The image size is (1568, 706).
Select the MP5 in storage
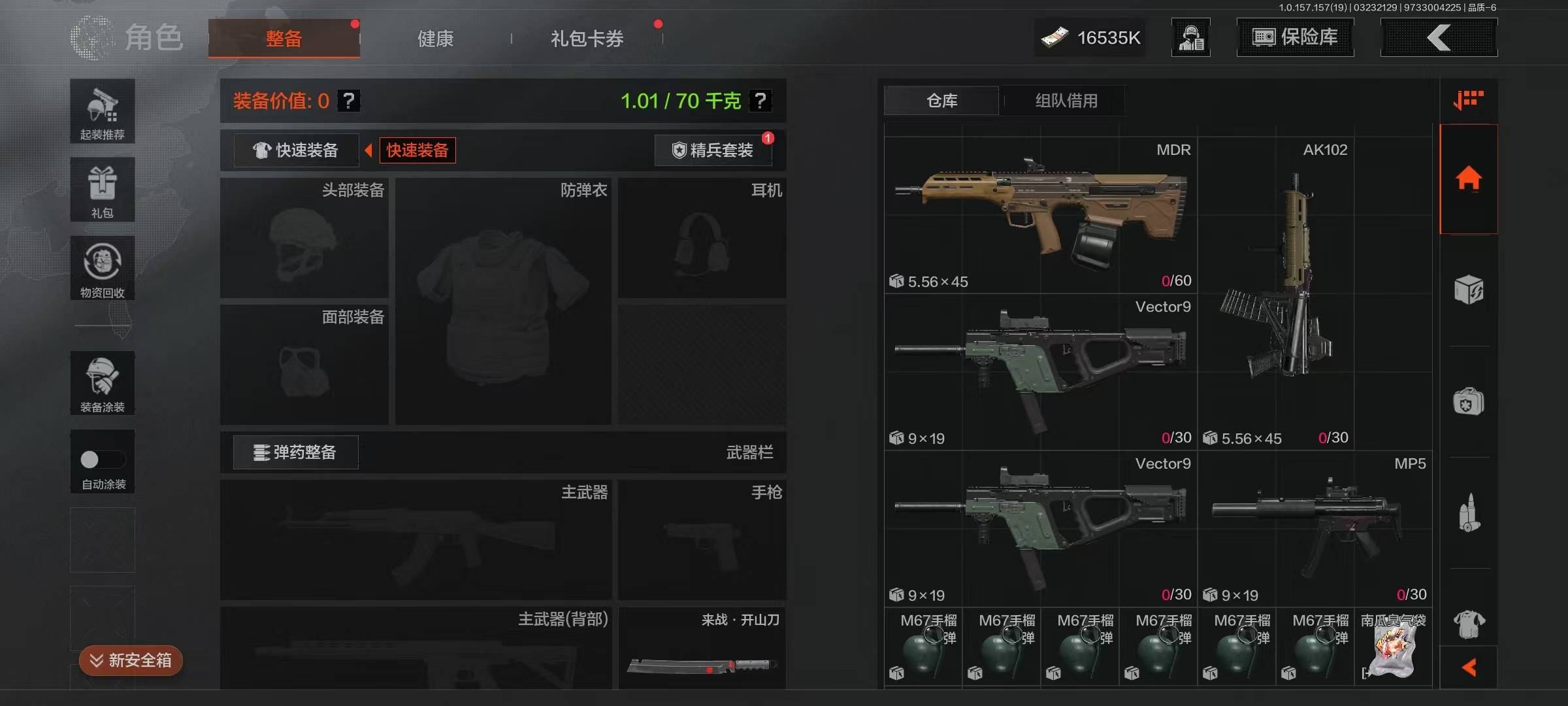point(1313,528)
